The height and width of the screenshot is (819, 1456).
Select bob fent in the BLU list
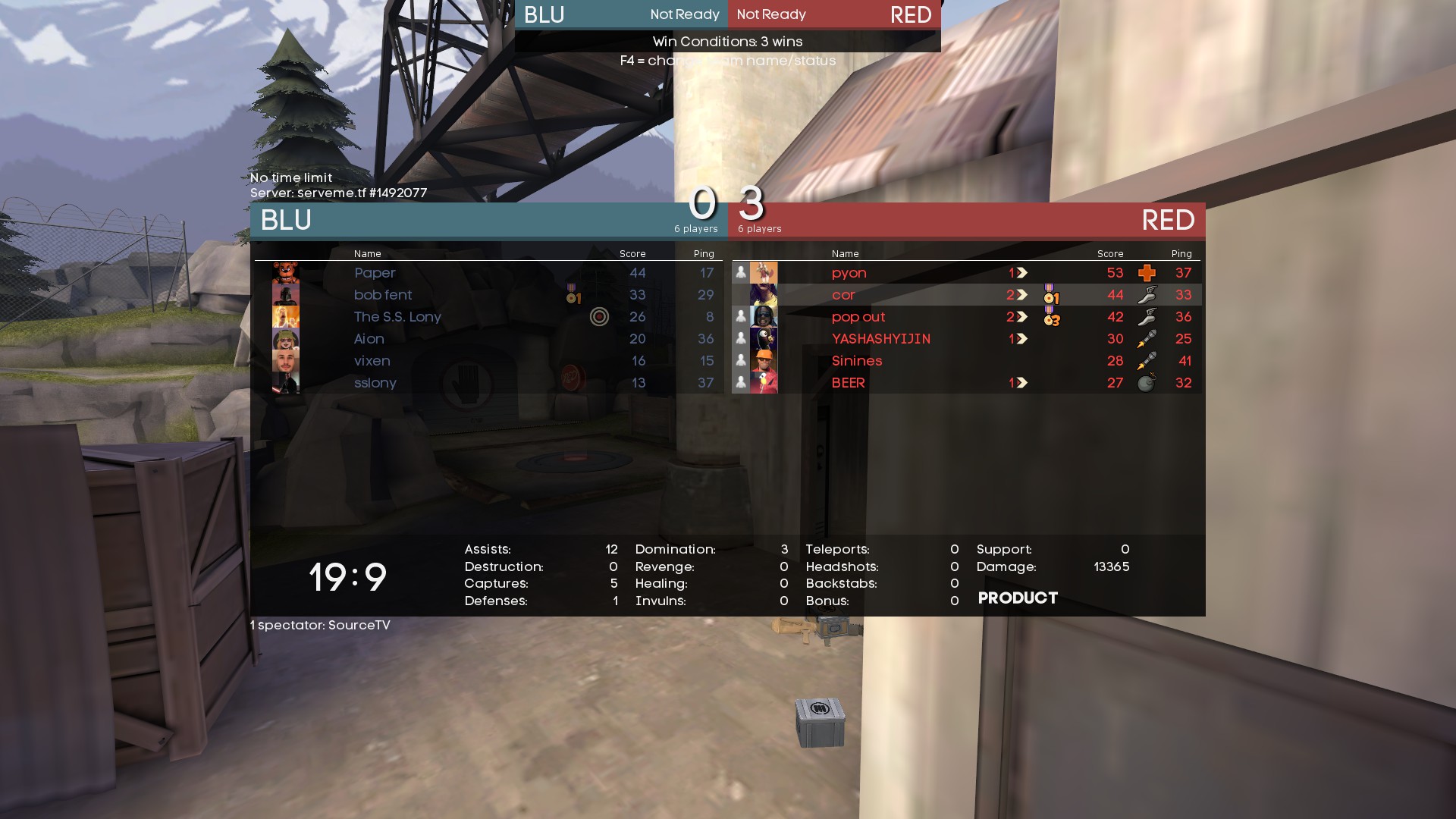(x=383, y=295)
